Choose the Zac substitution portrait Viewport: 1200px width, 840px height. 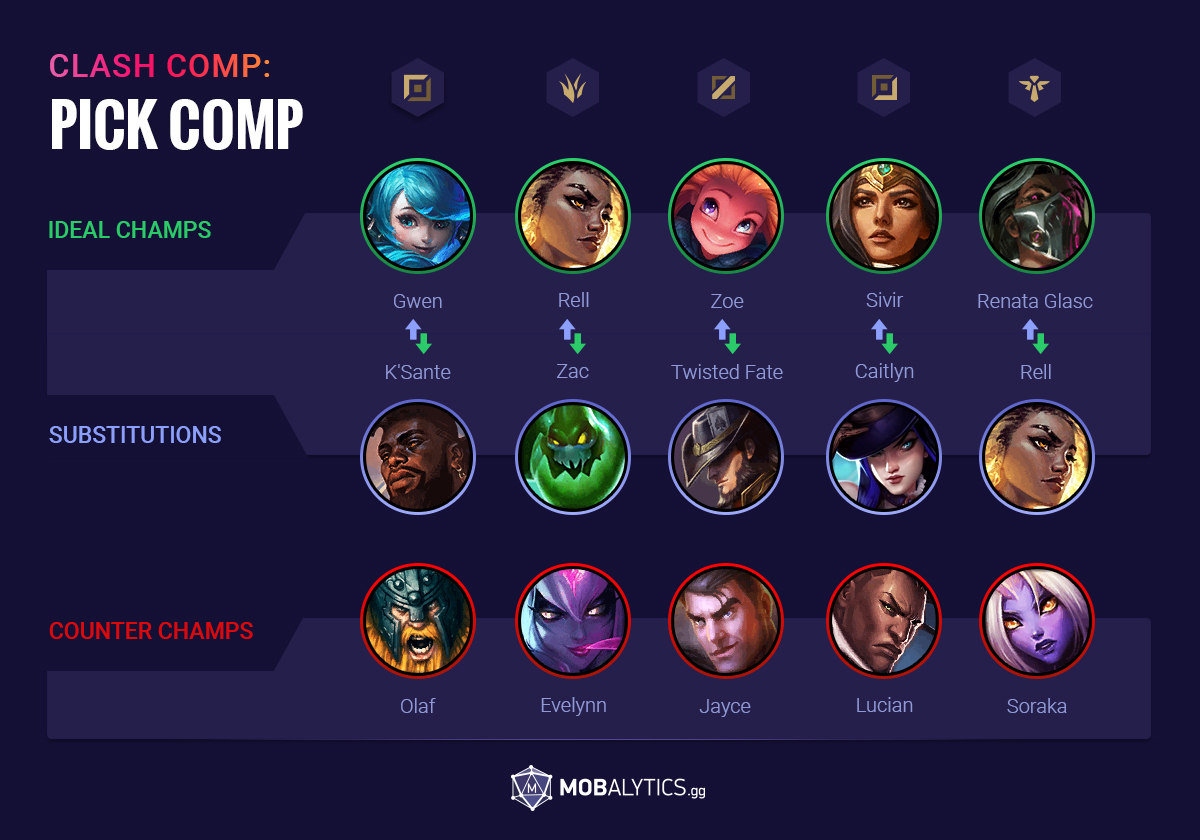pos(573,456)
